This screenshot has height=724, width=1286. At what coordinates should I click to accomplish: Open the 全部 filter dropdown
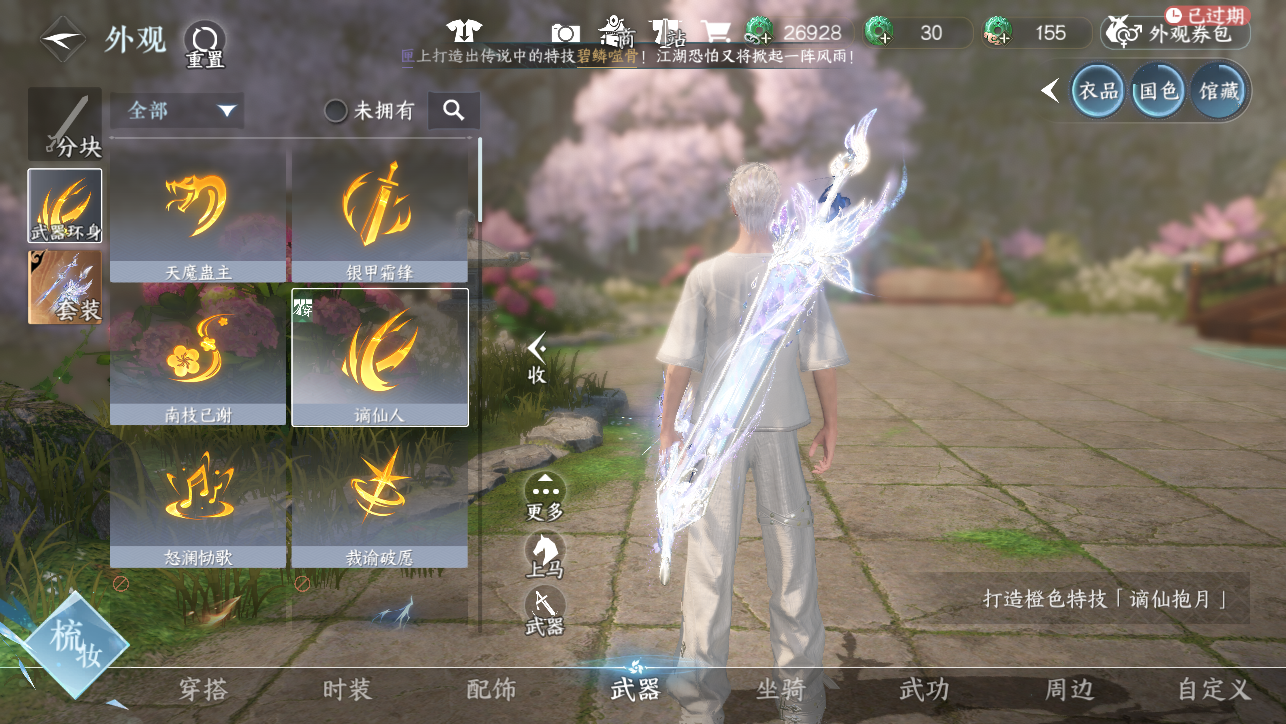(x=177, y=110)
